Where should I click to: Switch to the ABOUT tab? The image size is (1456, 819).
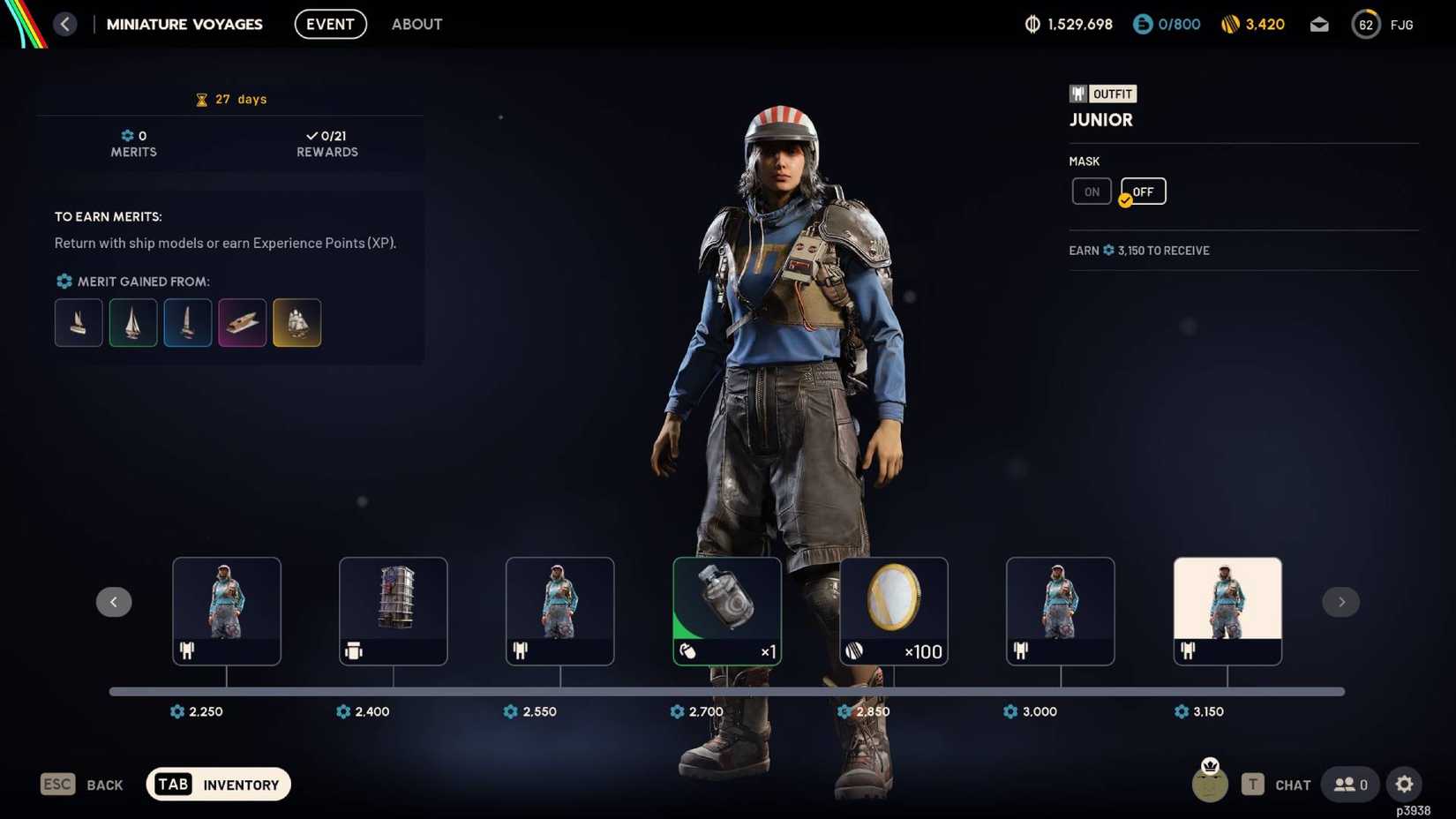point(417,24)
